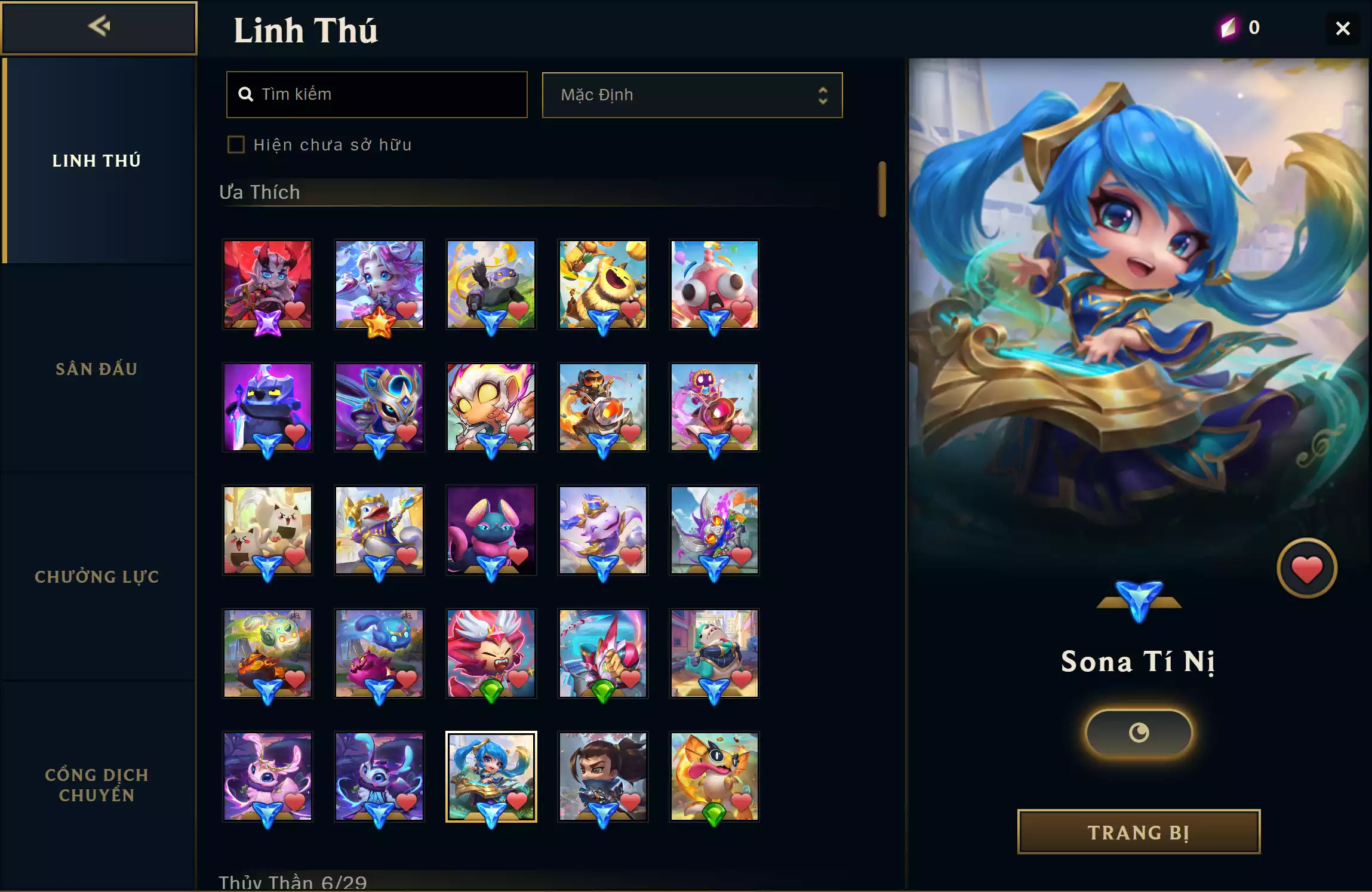Click the mythic essence currency icon
The width and height of the screenshot is (1372, 892).
[x=1228, y=27]
